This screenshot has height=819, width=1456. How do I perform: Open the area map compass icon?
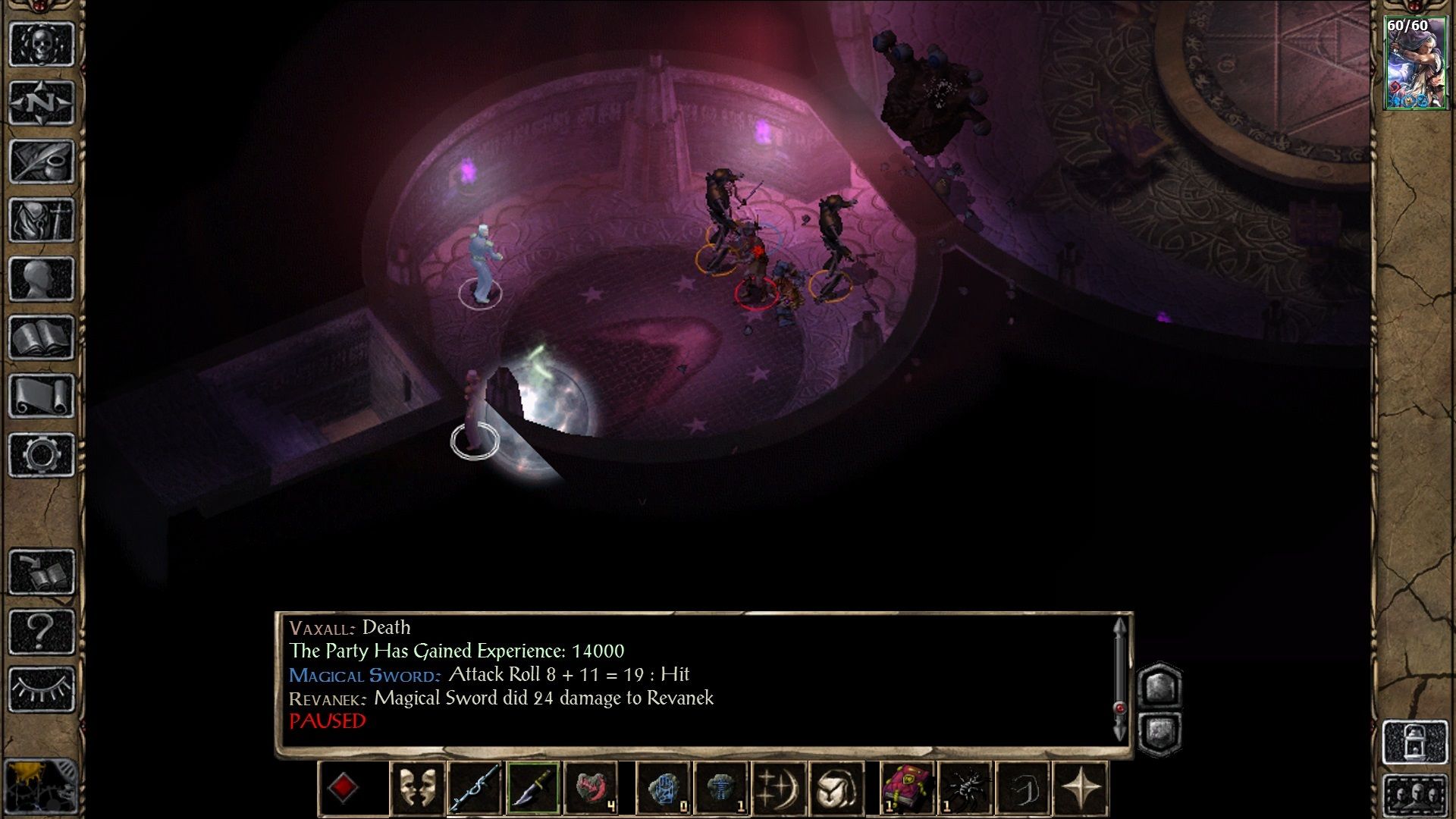pos(41,102)
